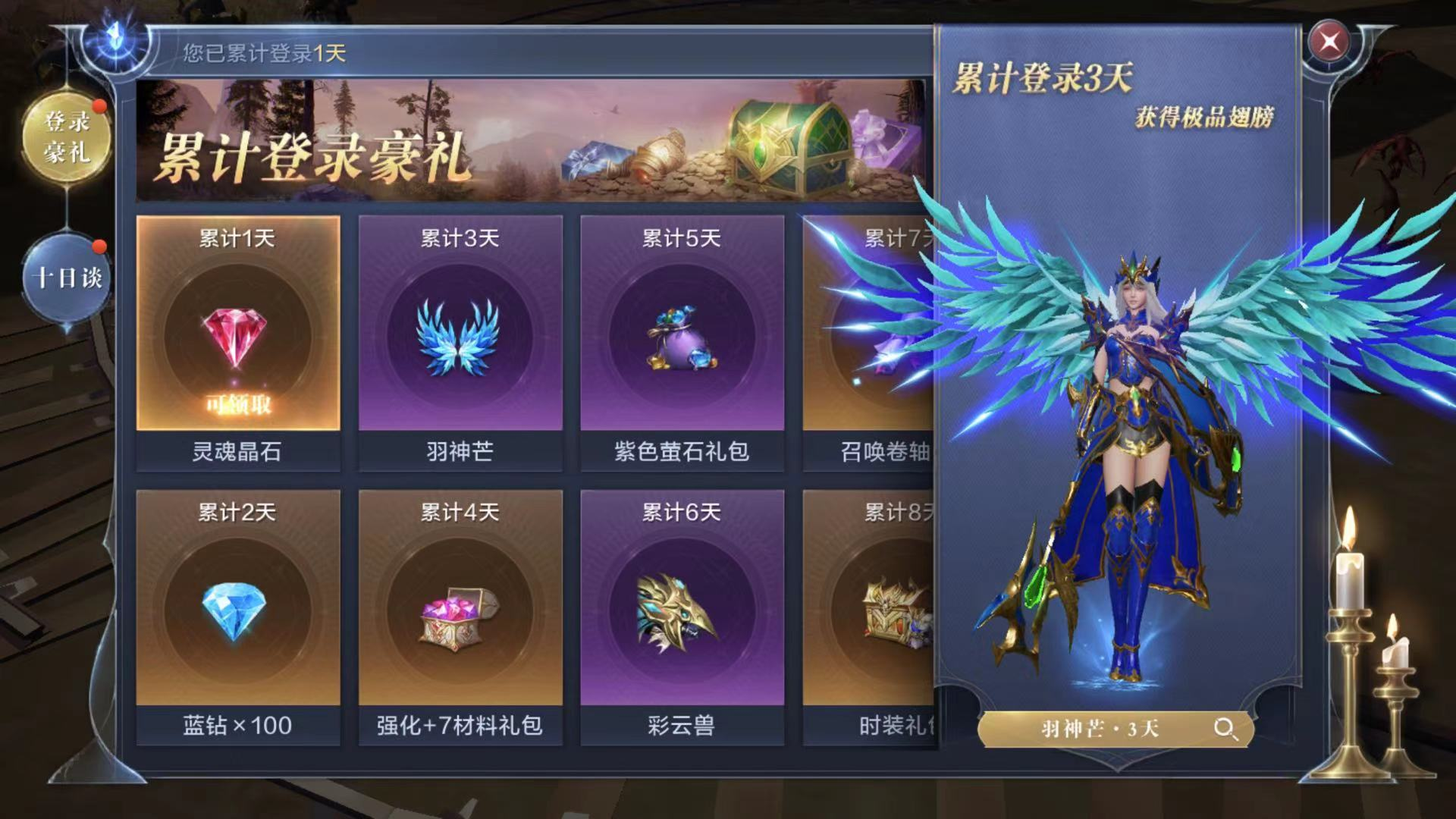The width and height of the screenshot is (1456, 819).
Task: Click the red dot on 登录豪礼
Action: pos(99,107)
